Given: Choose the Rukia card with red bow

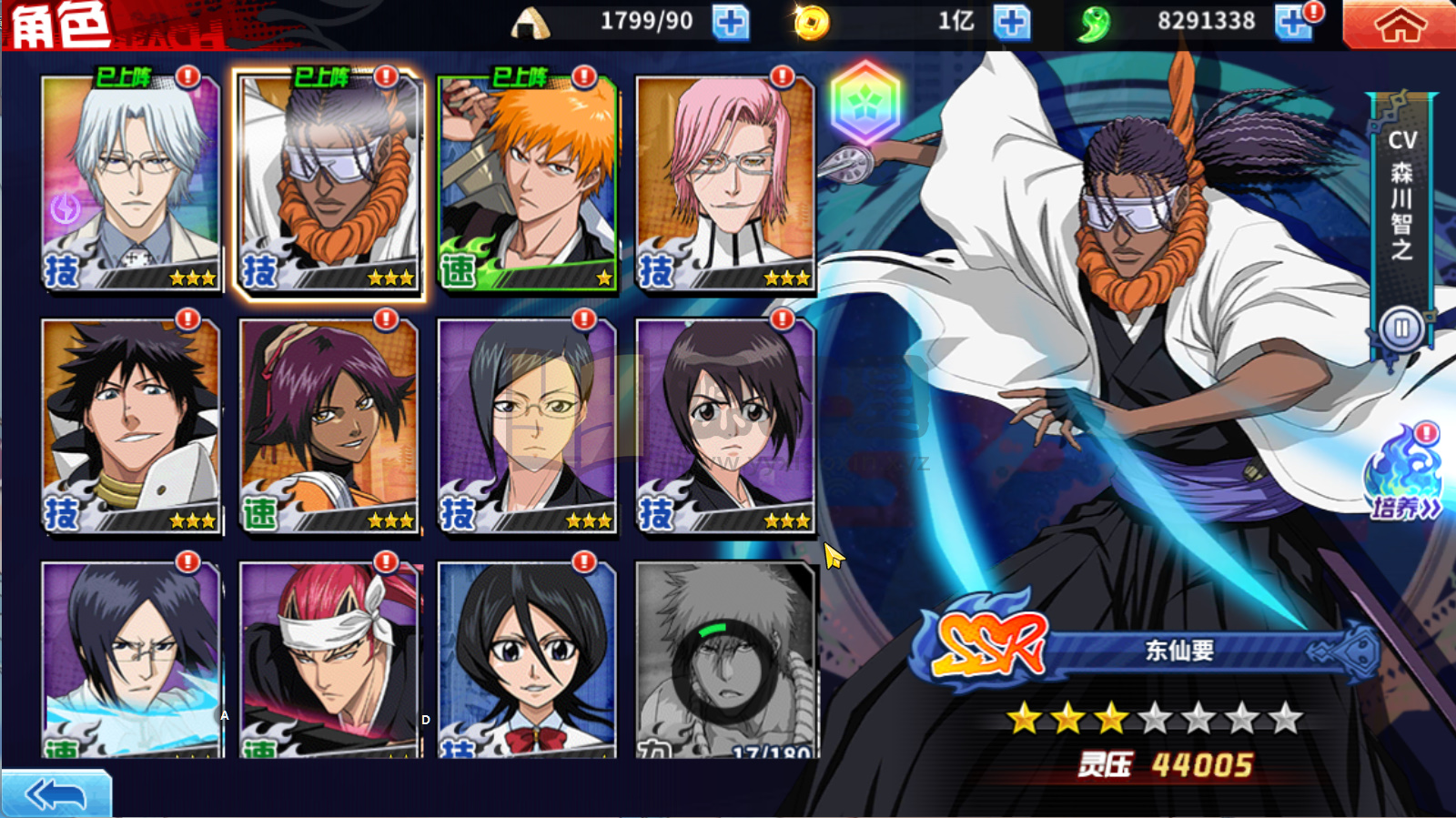Looking at the screenshot, I should [527, 660].
